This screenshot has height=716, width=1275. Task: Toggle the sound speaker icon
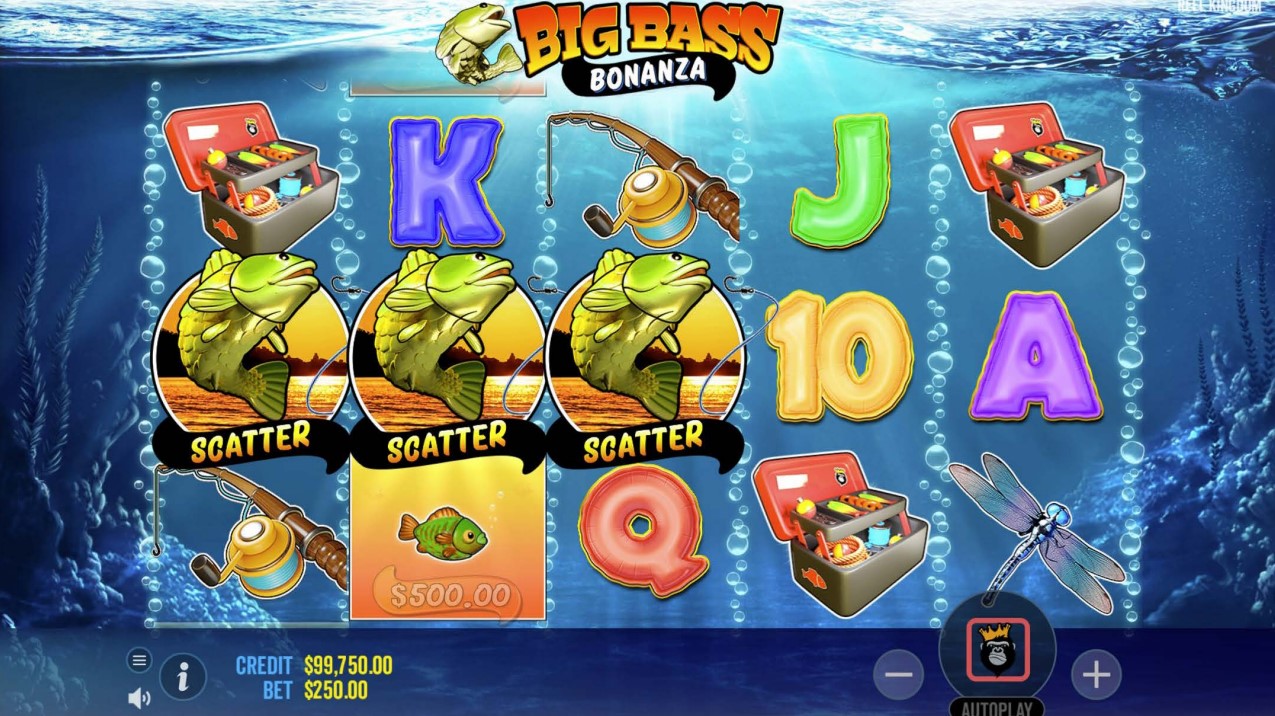(139, 698)
